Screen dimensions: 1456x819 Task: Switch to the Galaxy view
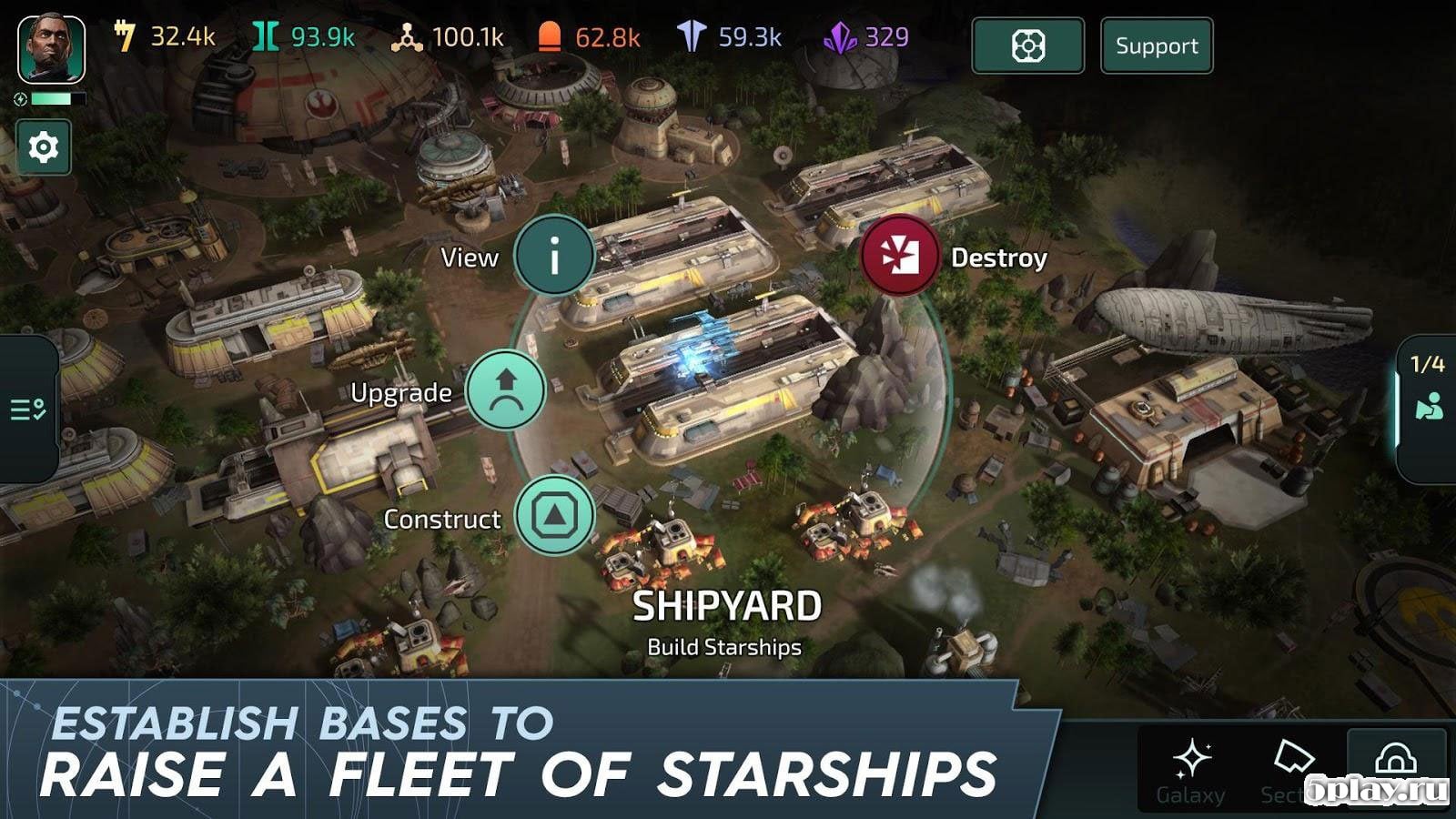click(x=1190, y=770)
